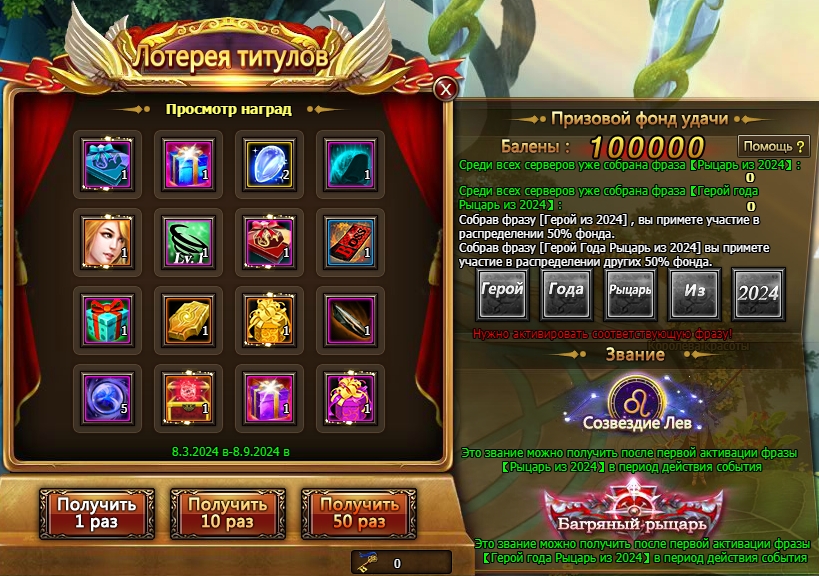Select the blue crystal gem reward
This screenshot has height=576, width=819.
[x=269, y=160]
